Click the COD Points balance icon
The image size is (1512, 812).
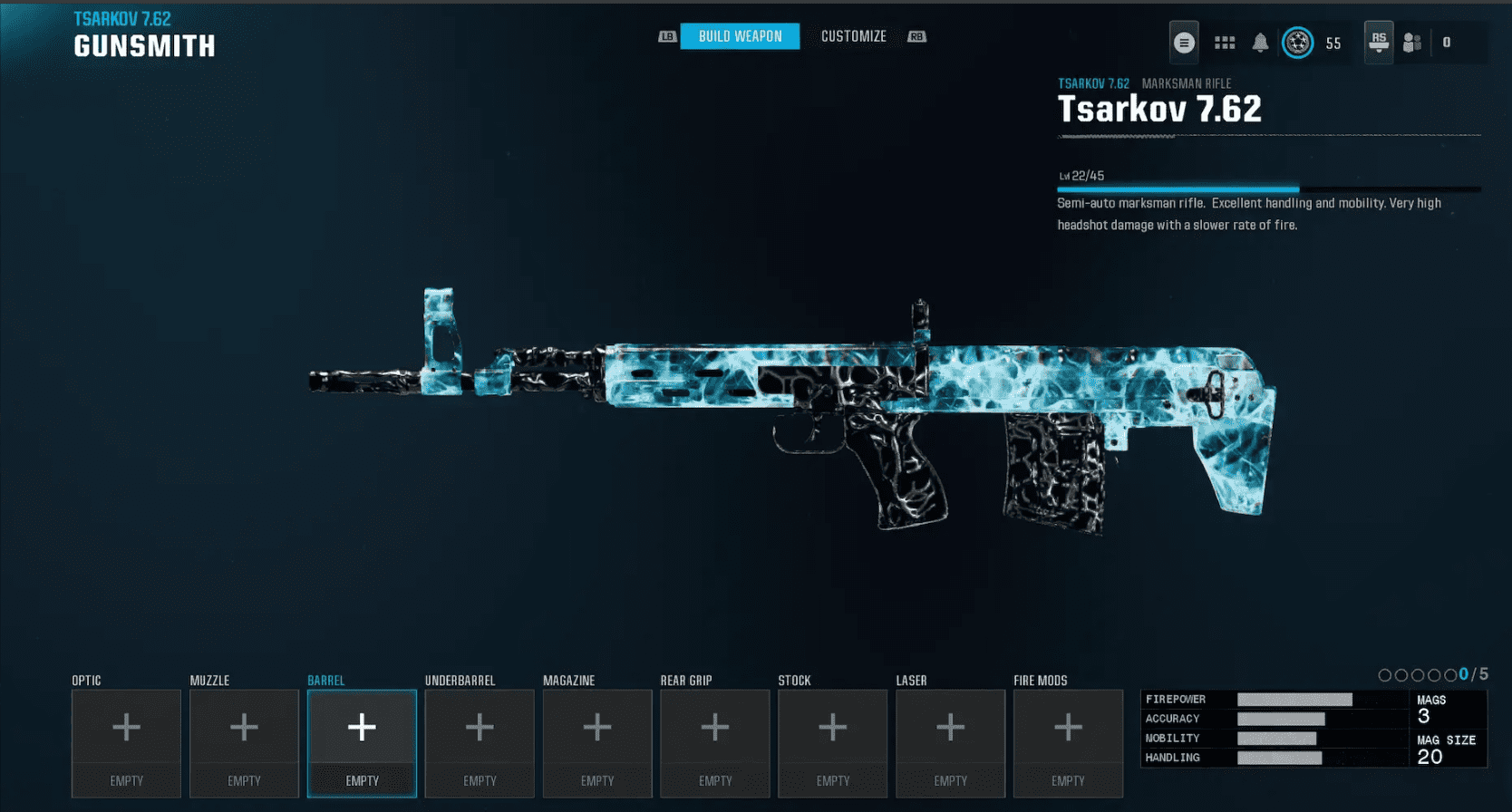tap(1298, 42)
